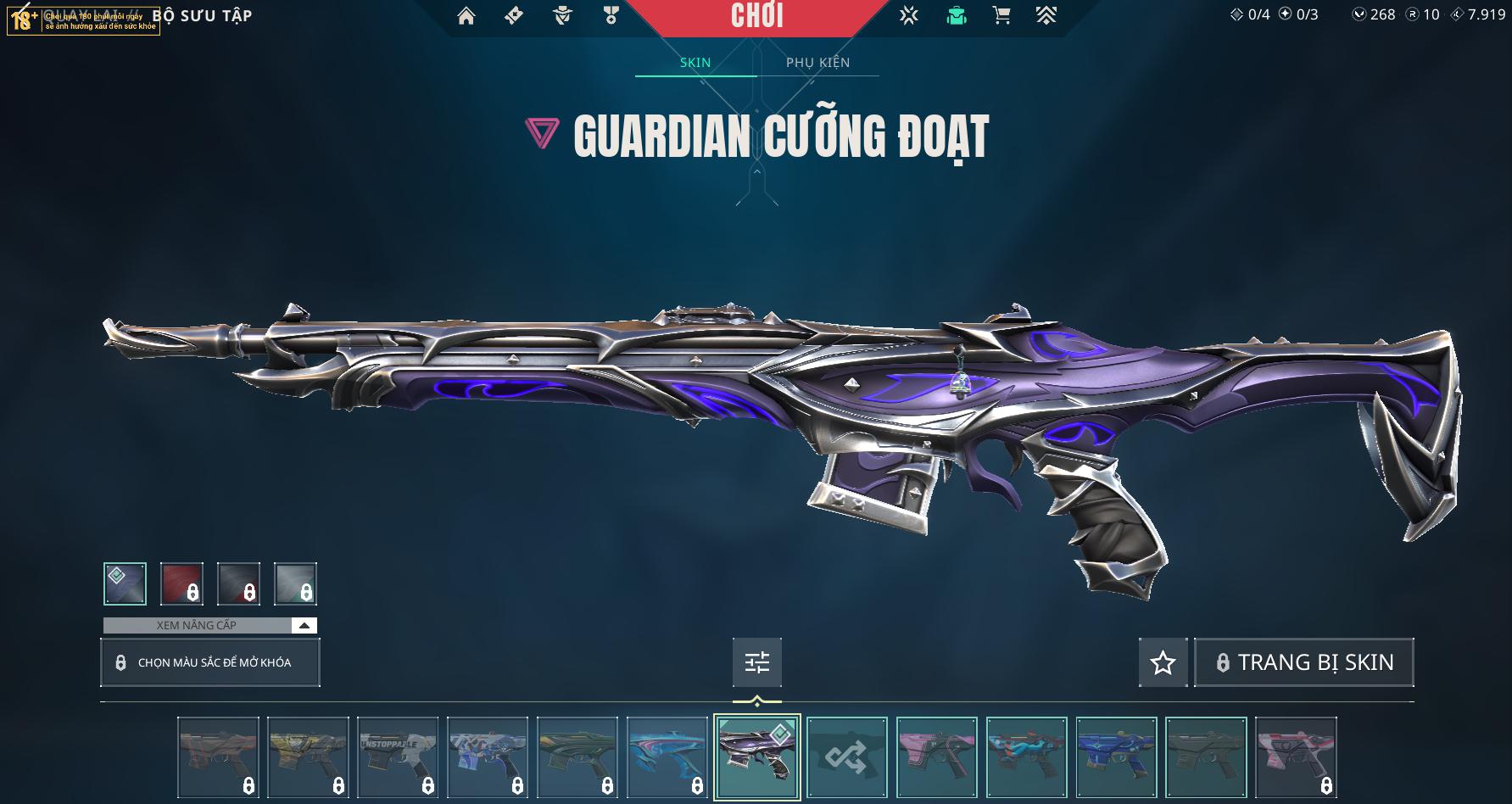The image size is (1512, 804).
Task: Mark skin as favorite with star button
Action: [x=1163, y=662]
